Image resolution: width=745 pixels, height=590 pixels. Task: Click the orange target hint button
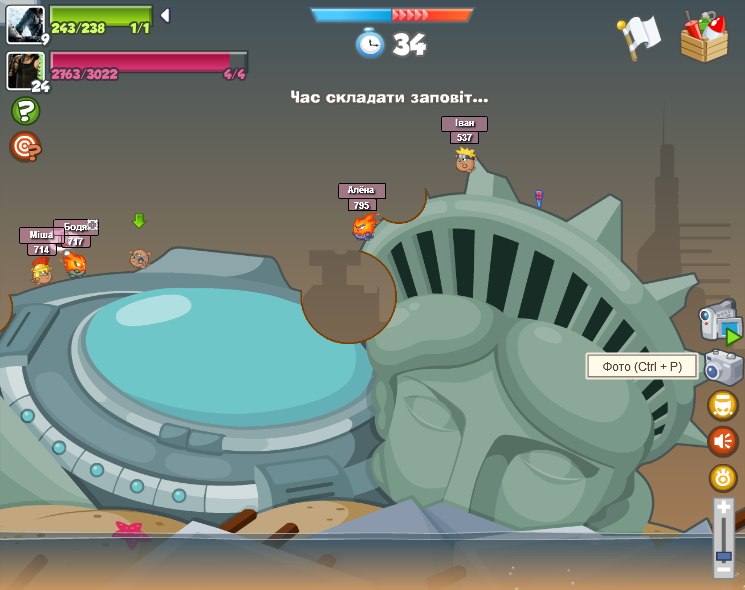point(25,147)
